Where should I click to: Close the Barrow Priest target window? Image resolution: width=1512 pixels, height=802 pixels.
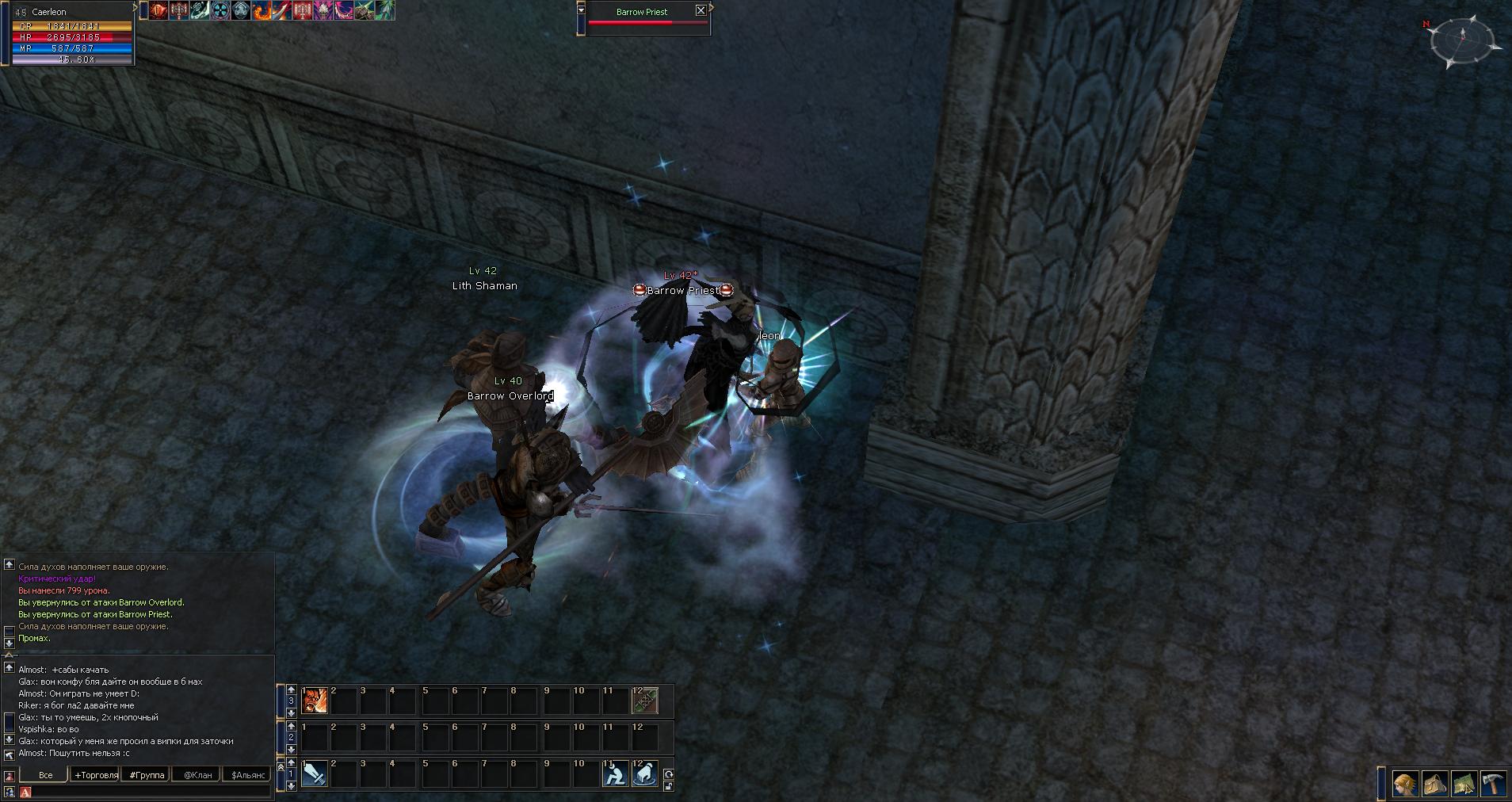click(x=701, y=10)
